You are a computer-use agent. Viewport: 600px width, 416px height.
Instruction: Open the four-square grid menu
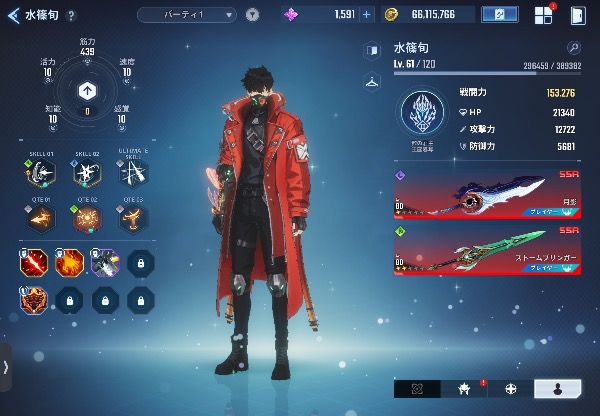pos(543,15)
